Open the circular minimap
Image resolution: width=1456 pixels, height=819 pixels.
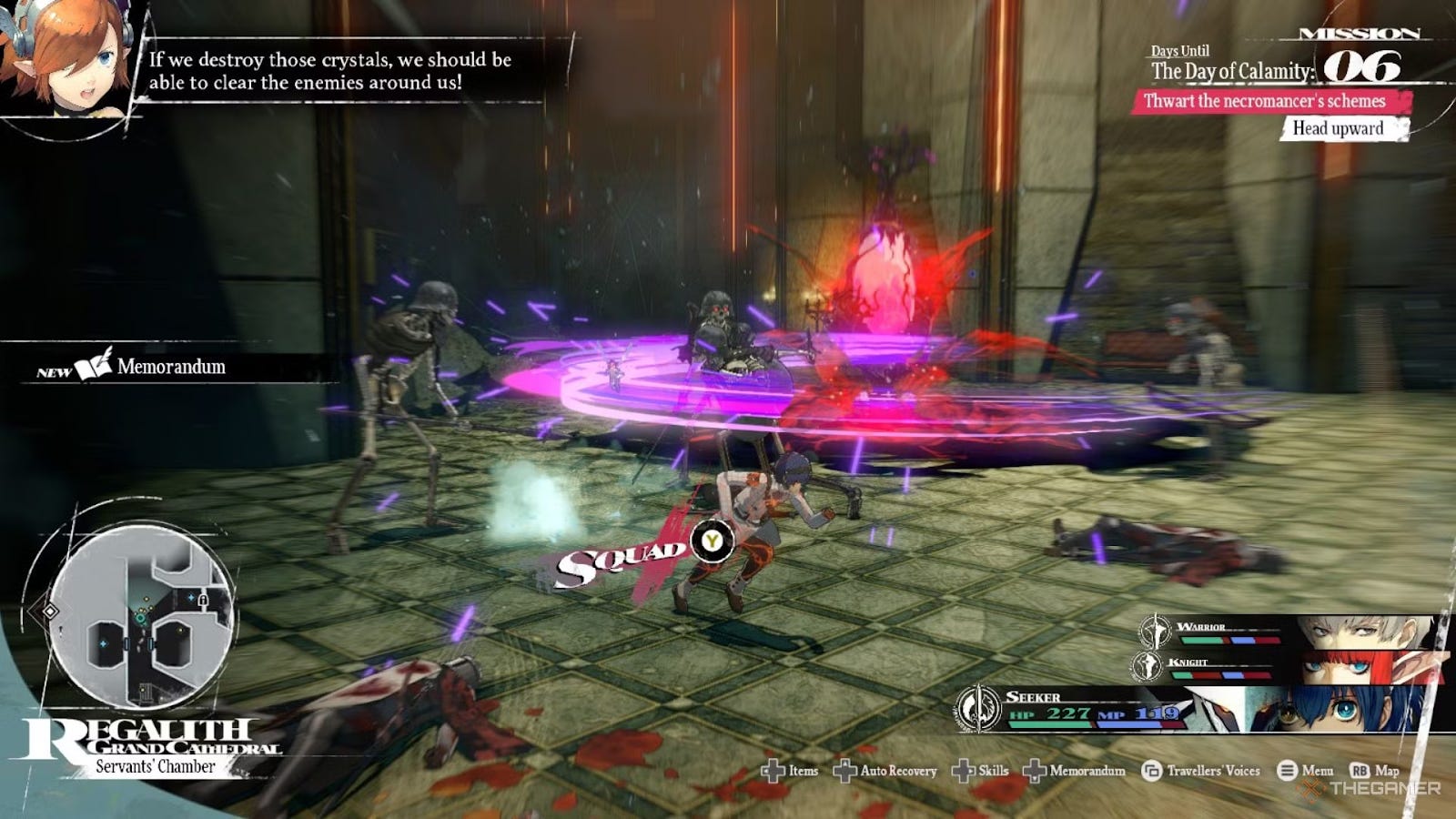[141, 619]
